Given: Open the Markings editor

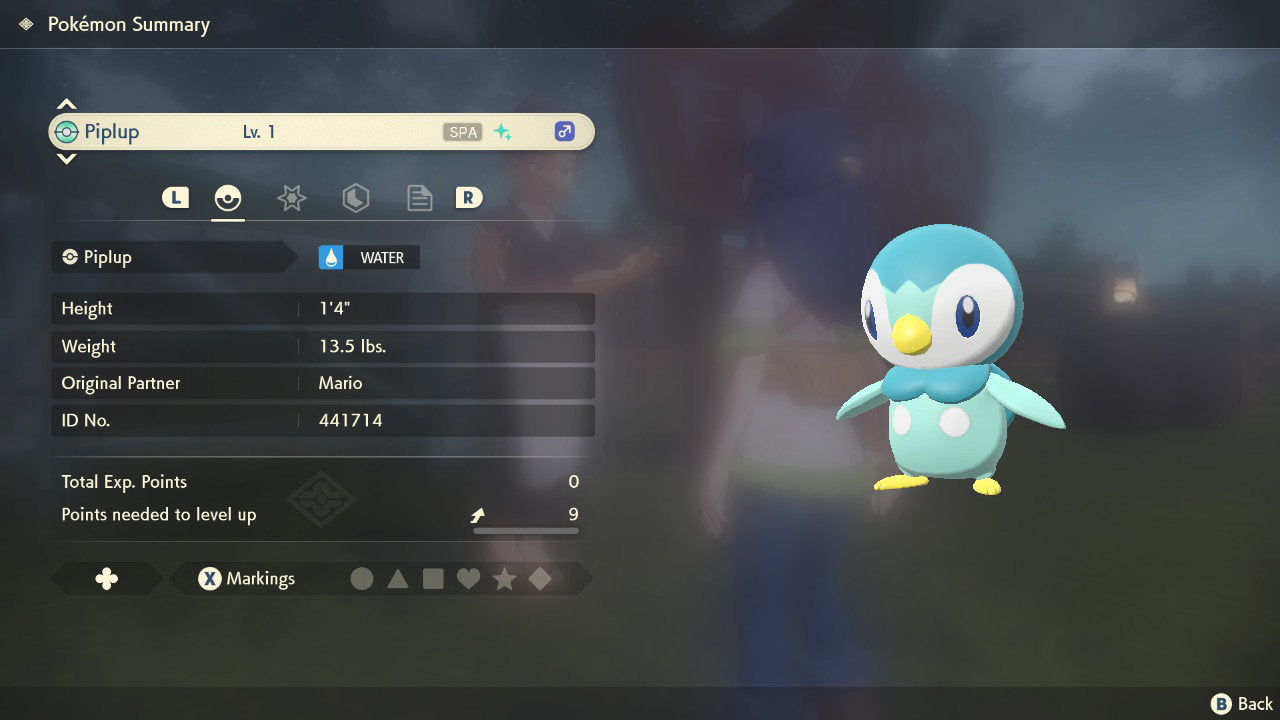Looking at the screenshot, I should click(246, 579).
